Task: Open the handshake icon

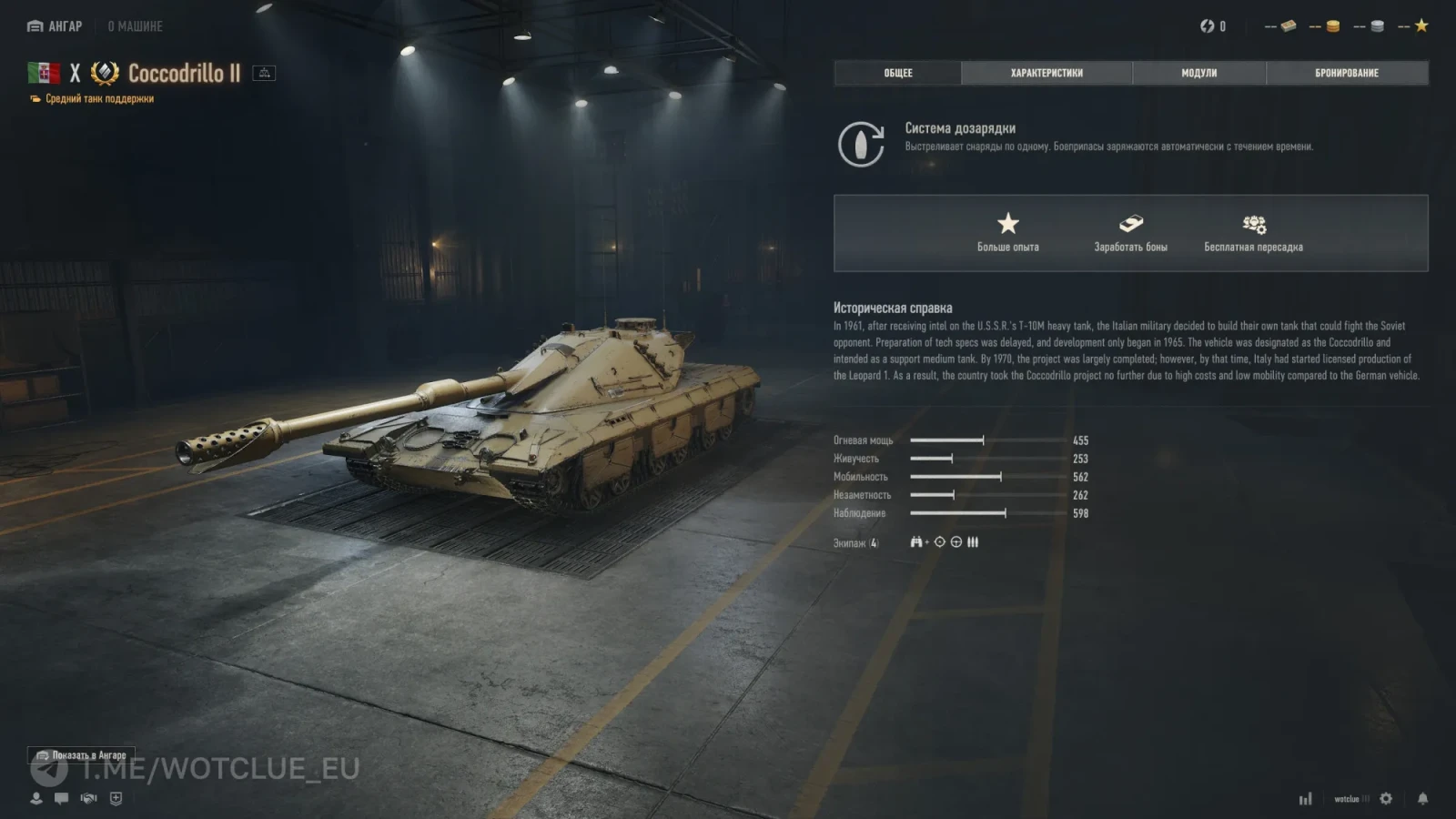Action: (88, 798)
